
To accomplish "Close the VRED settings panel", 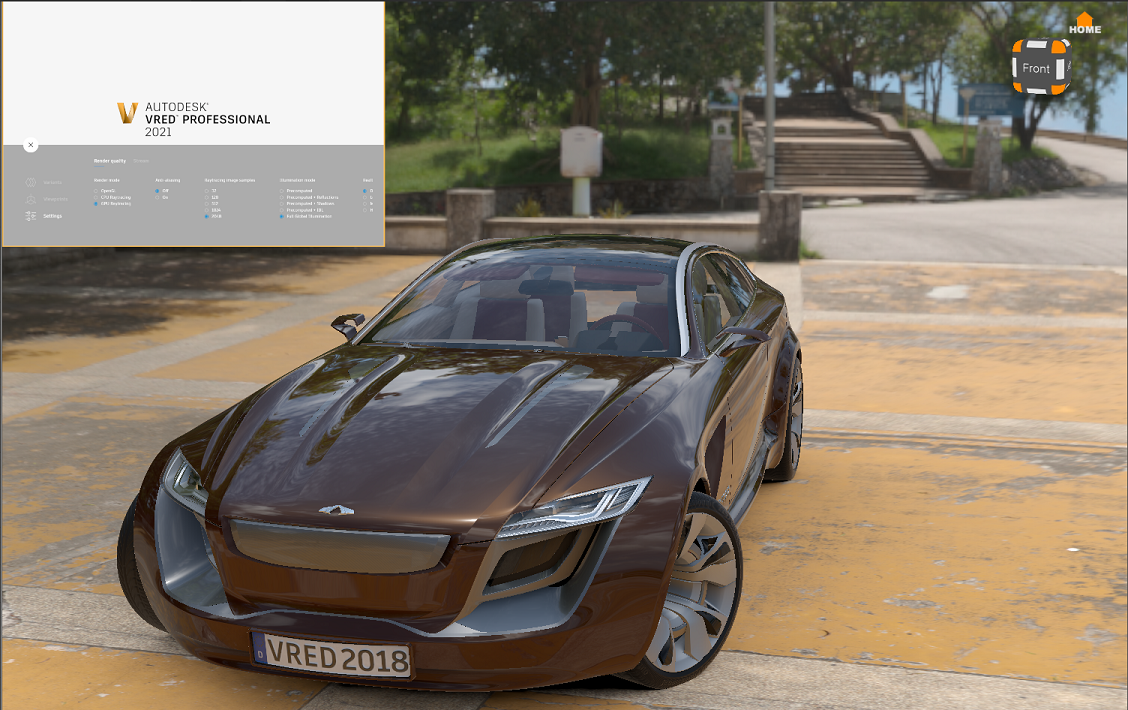I will [x=31, y=145].
